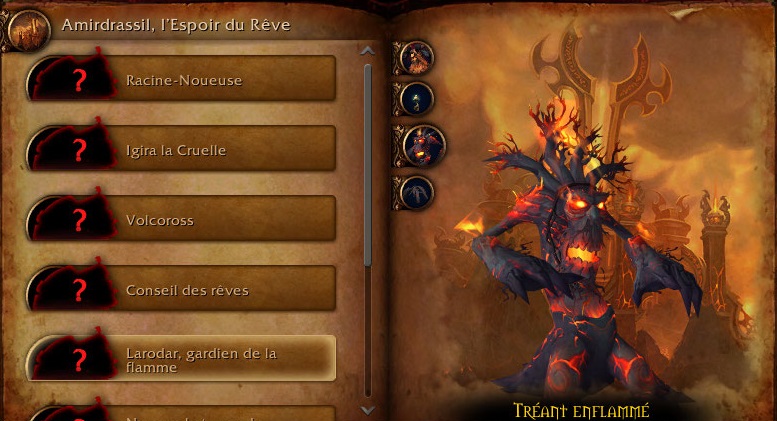Select the Racine-Noueuse boss entry
This screenshot has height=421, width=777.
point(182,80)
